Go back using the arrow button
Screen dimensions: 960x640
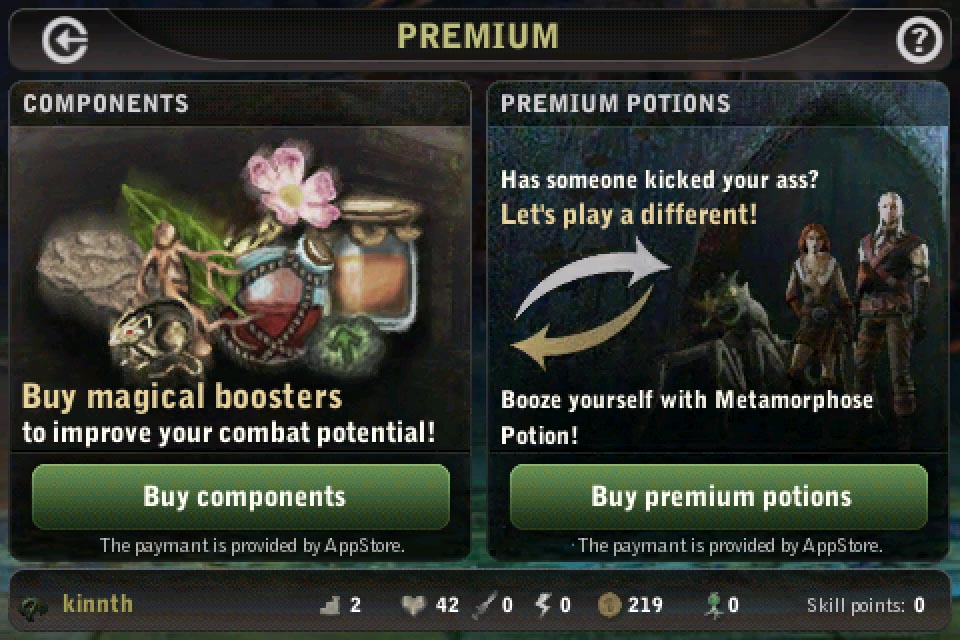[65, 40]
